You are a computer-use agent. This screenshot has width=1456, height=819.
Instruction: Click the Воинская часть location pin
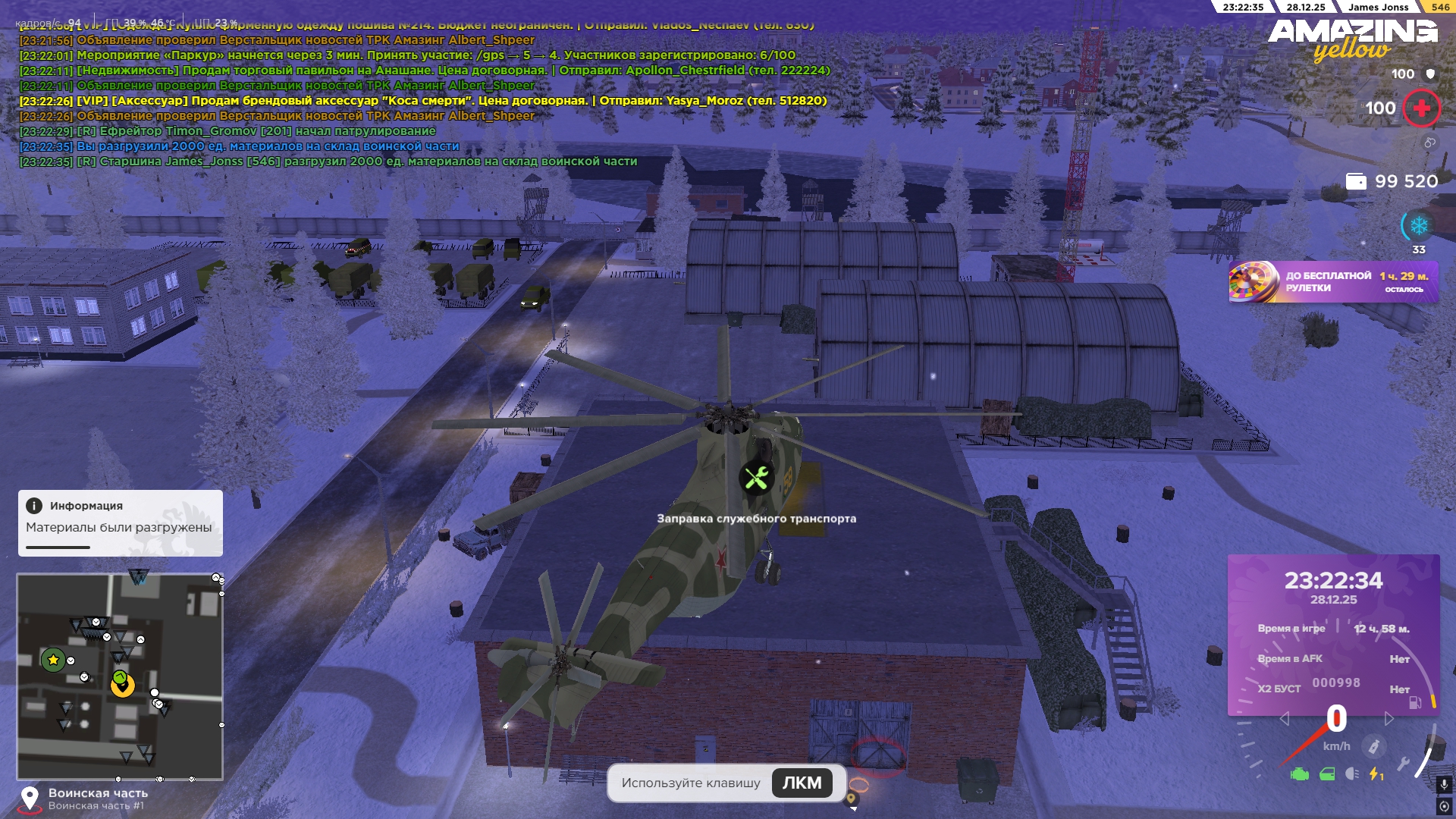30,798
